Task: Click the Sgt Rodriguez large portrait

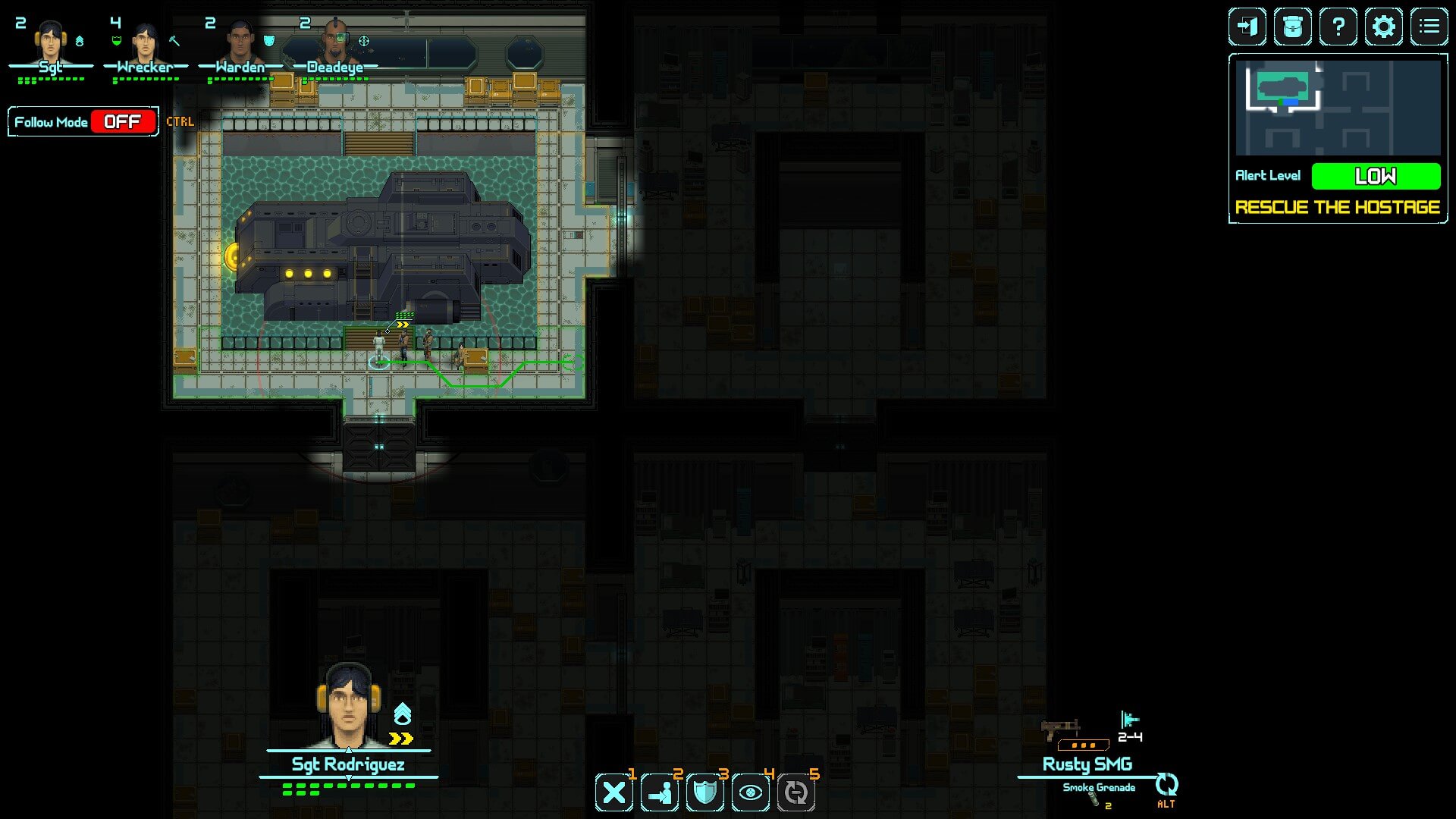Action: coord(348,705)
